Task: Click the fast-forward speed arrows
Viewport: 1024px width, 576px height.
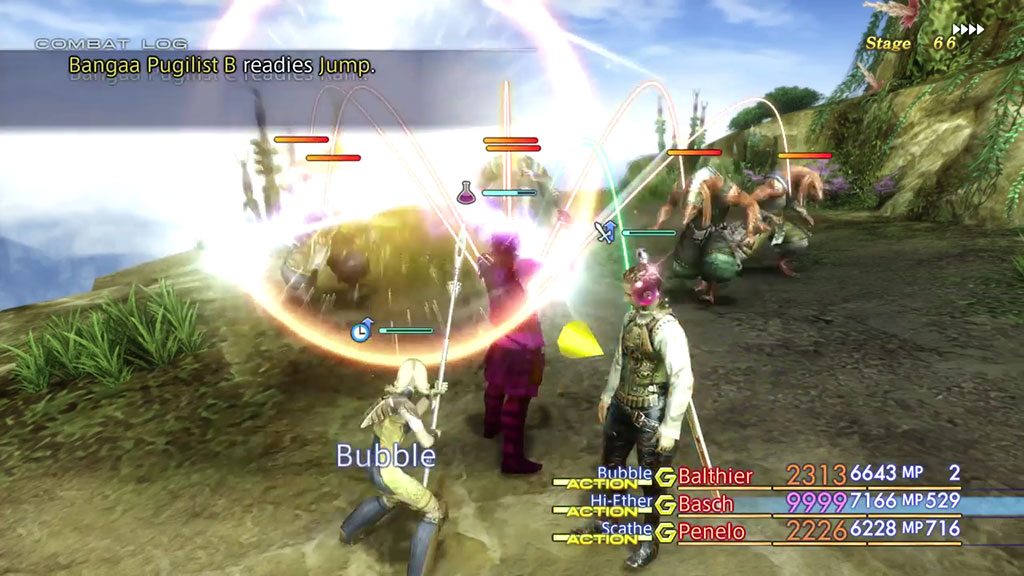Action: pyautogui.click(x=967, y=30)
